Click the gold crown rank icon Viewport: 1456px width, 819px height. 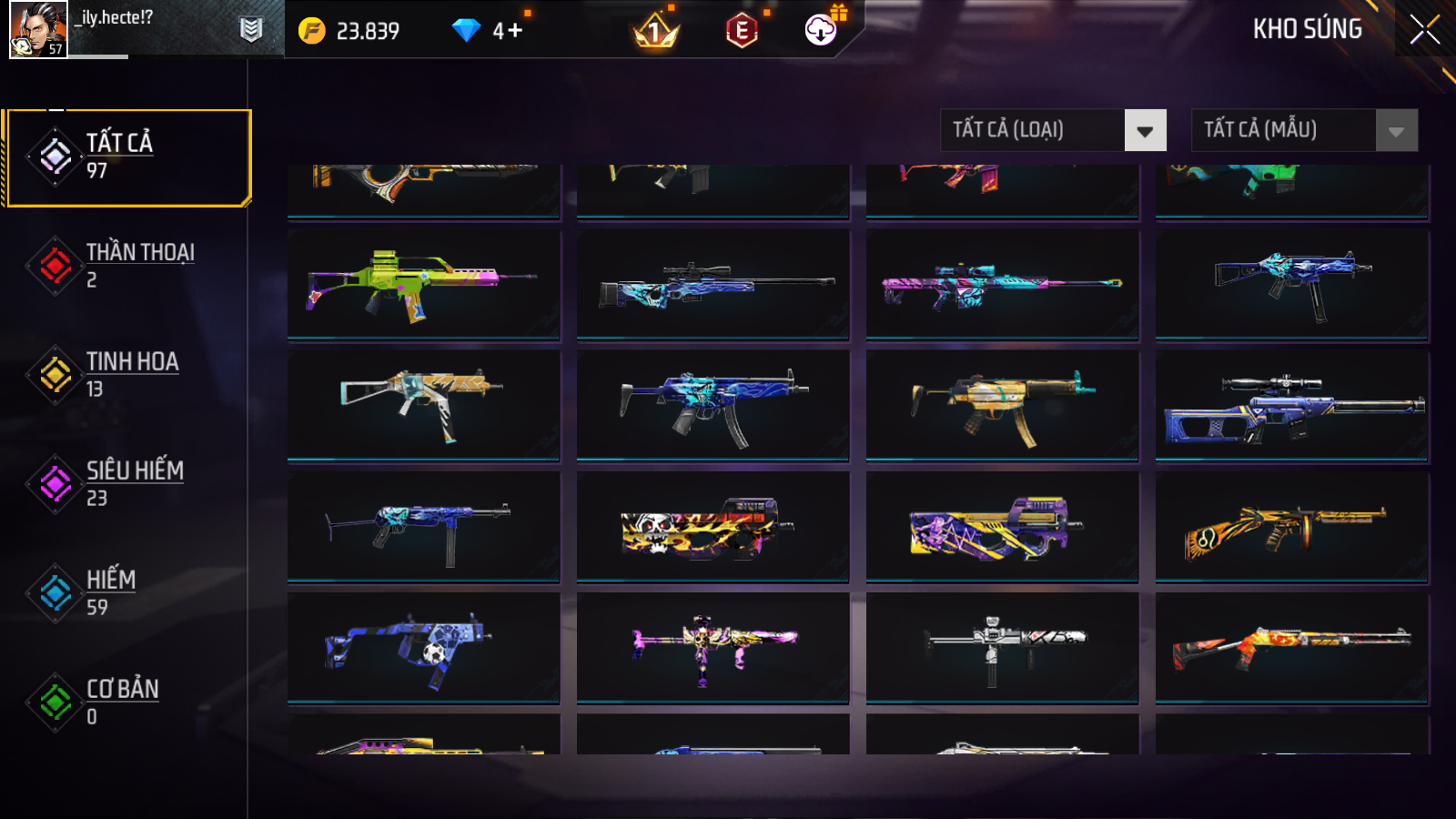pos(655,33)
